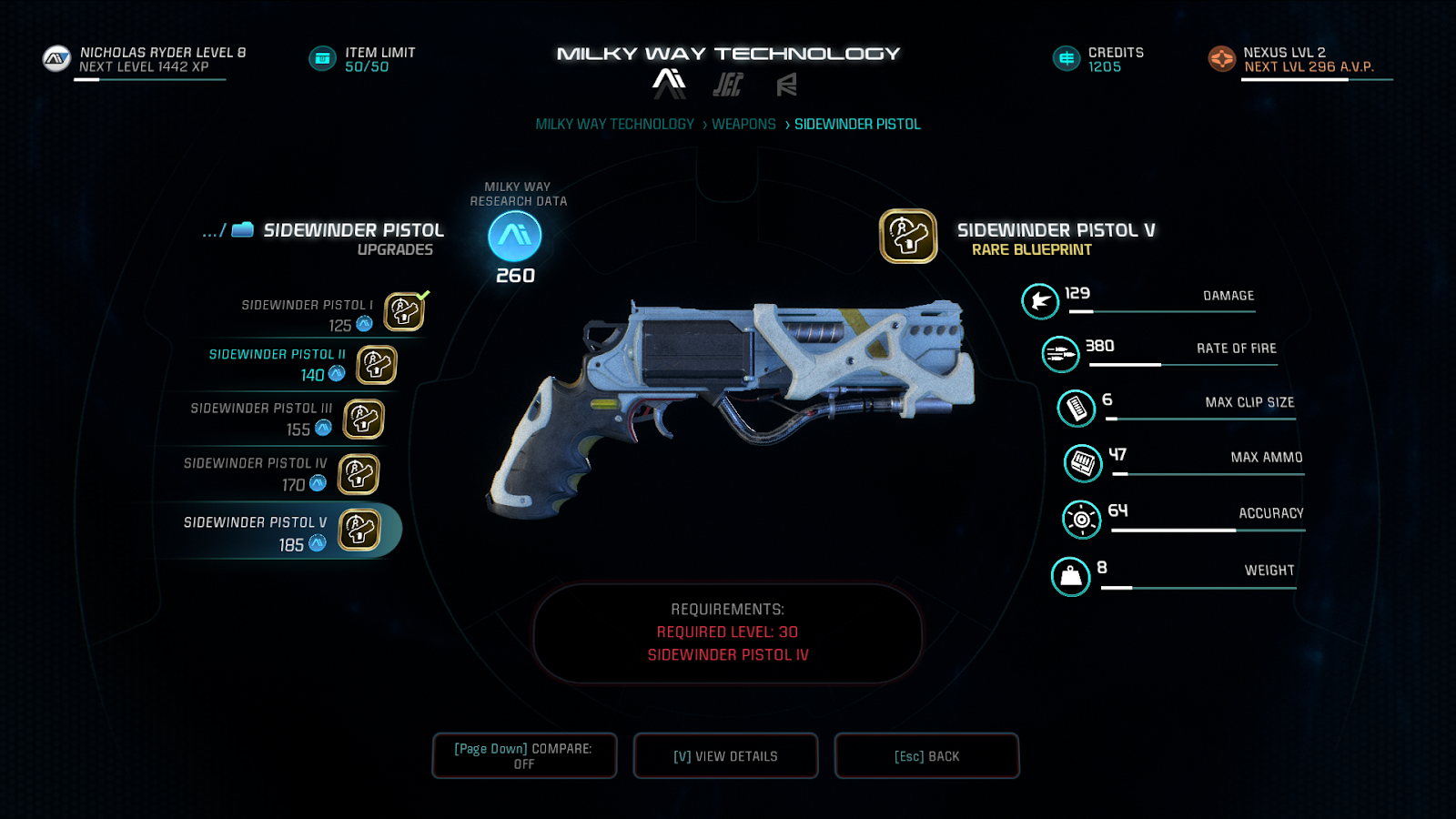Screen dimensions: 1456x819
Task: Switch to the Remnant technology tab
Action: (786, 85)
